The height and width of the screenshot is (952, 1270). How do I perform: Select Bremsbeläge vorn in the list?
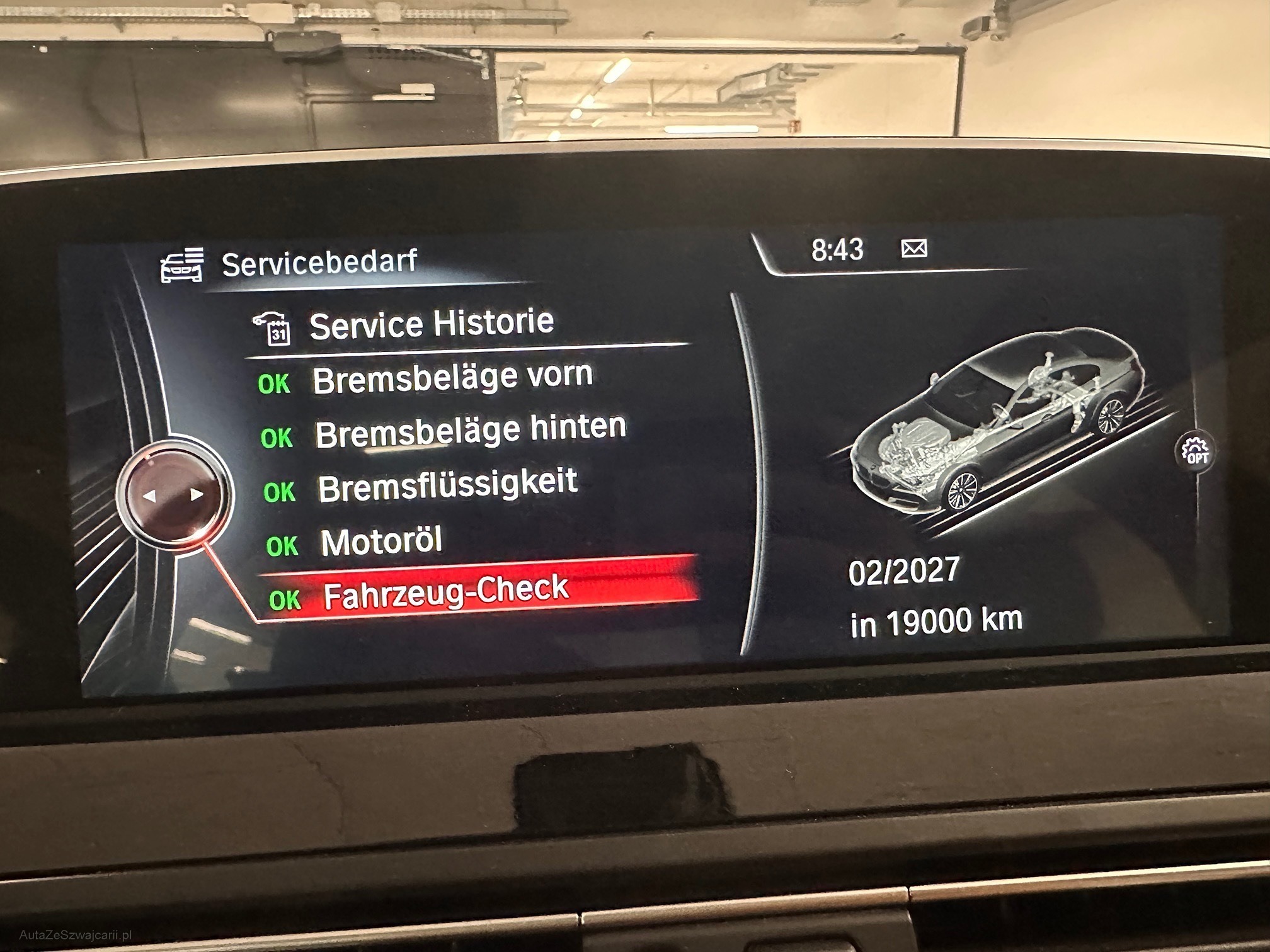pyautogui.click(x=452, y=378)
